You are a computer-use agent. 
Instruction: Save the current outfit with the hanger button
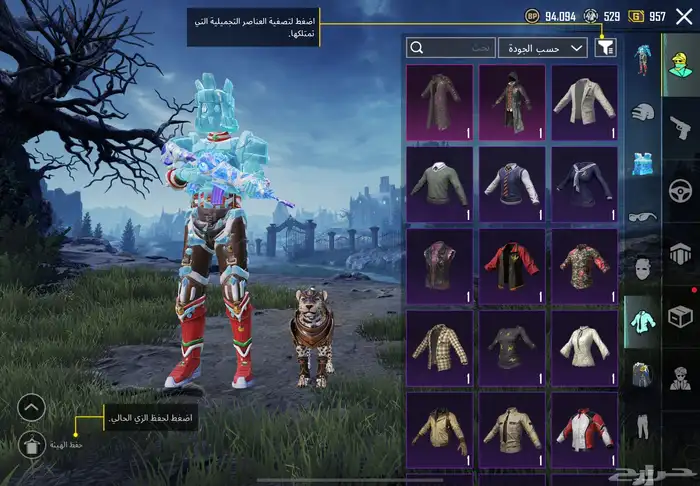tap(32, 446)
